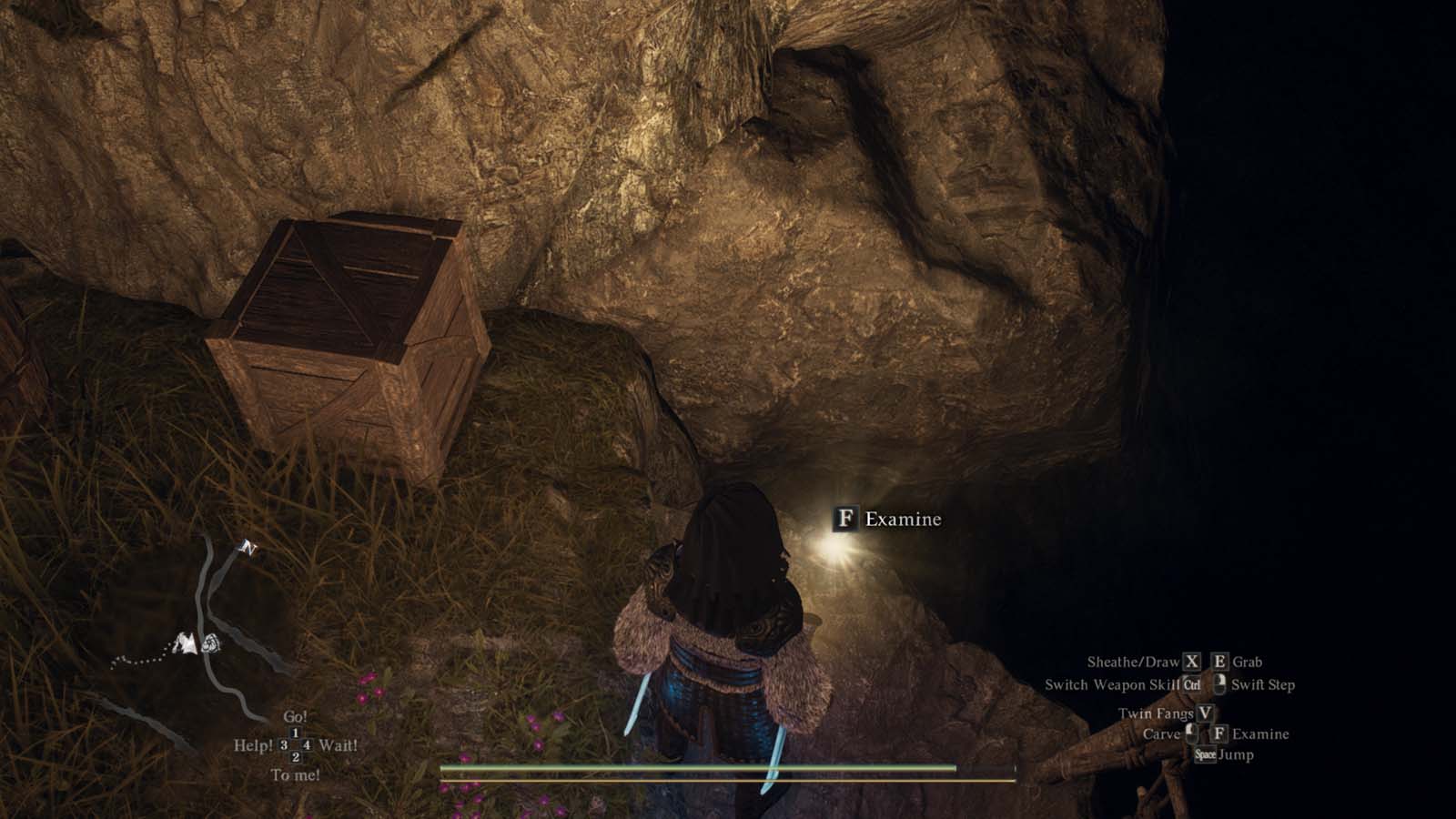Select the V key icon for Twin Fangs
This screenshot has height=819, width=1456.
point(1204,714)
